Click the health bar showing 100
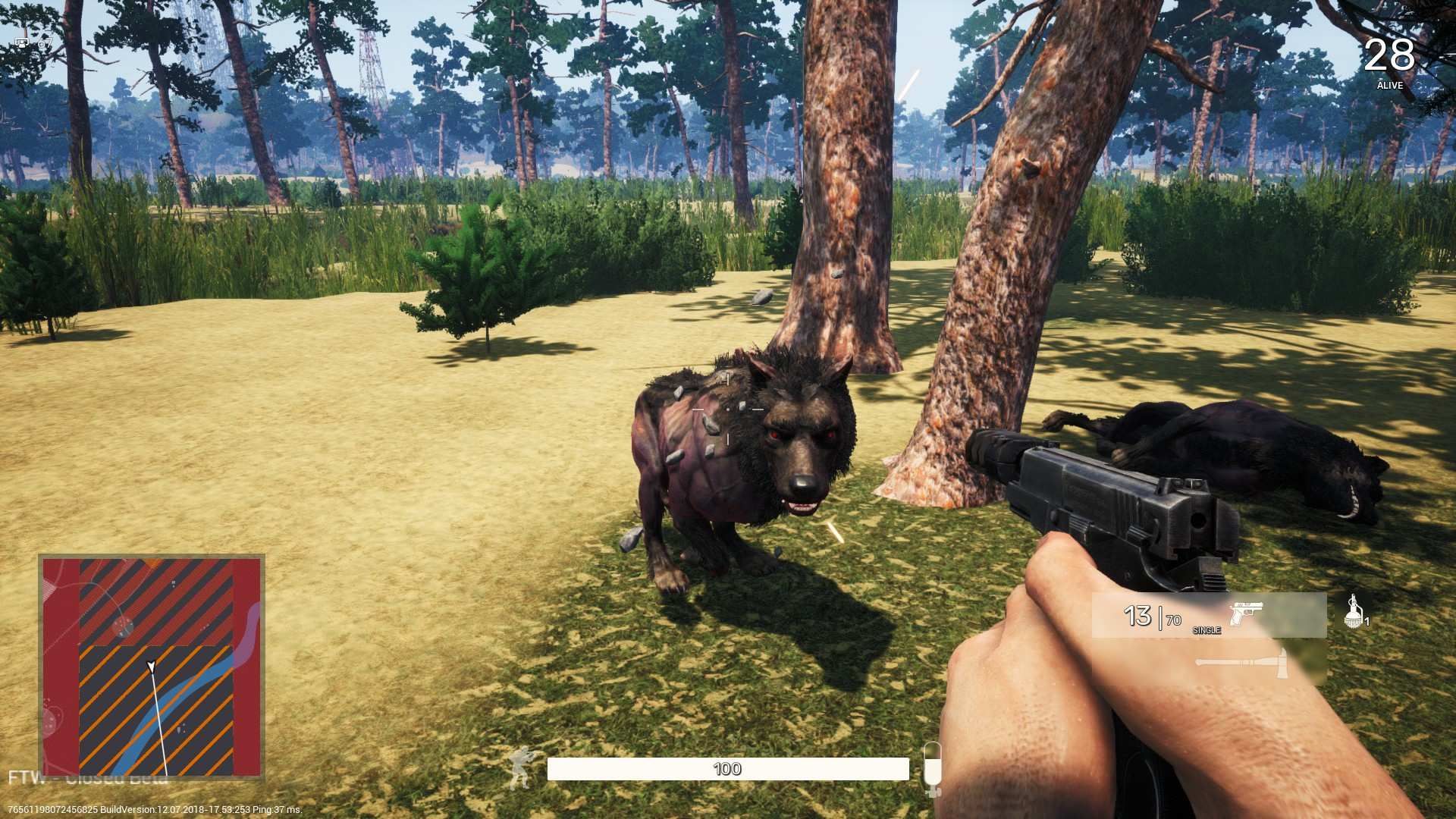 point(728,769)
